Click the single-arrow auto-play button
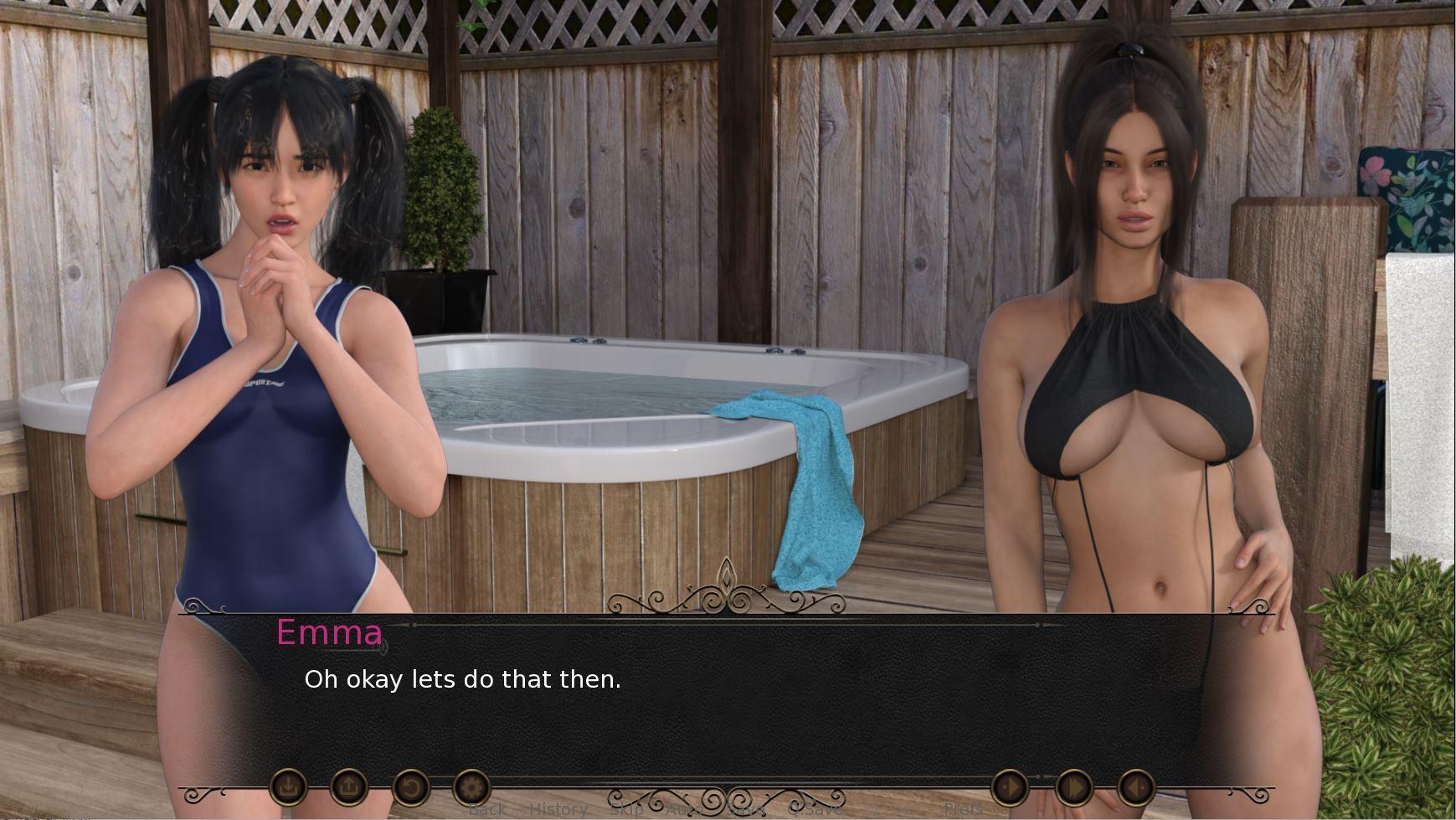 click(x=1010, y=787)
